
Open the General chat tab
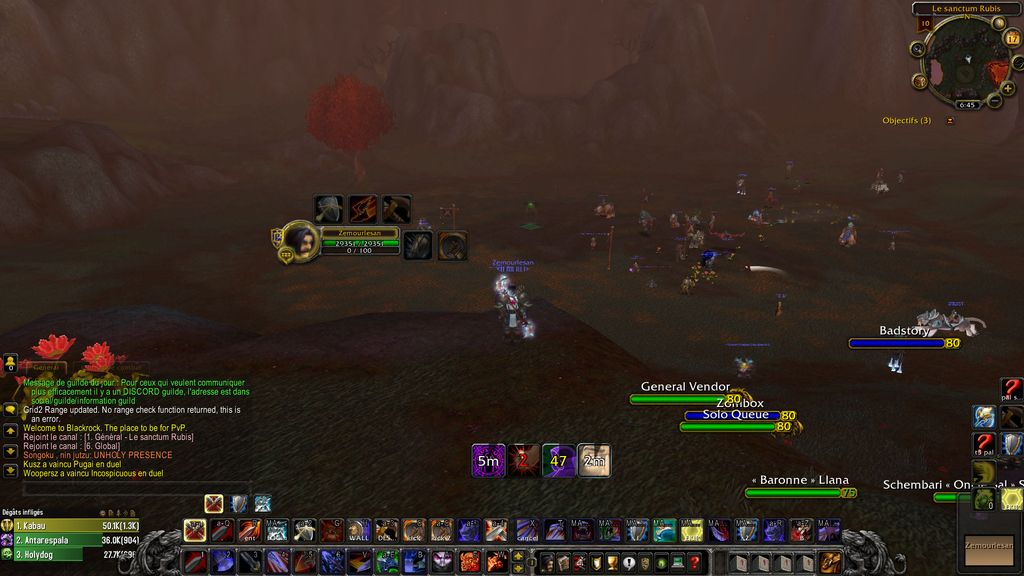click(44, 367)
